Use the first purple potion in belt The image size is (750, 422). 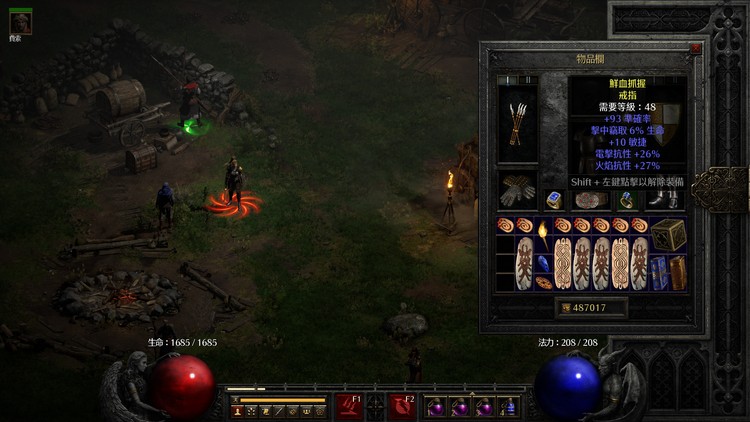436,407
